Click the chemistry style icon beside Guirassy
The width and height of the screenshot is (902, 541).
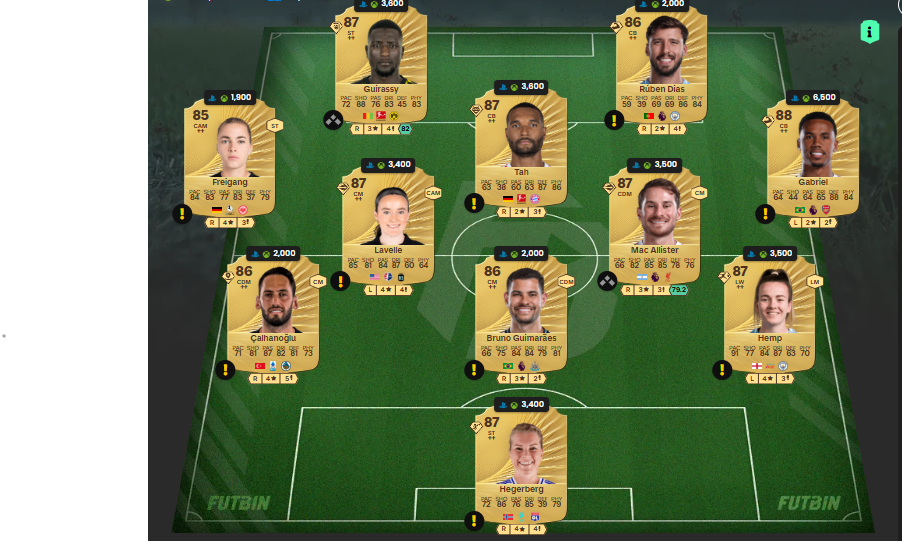[333, 120]
